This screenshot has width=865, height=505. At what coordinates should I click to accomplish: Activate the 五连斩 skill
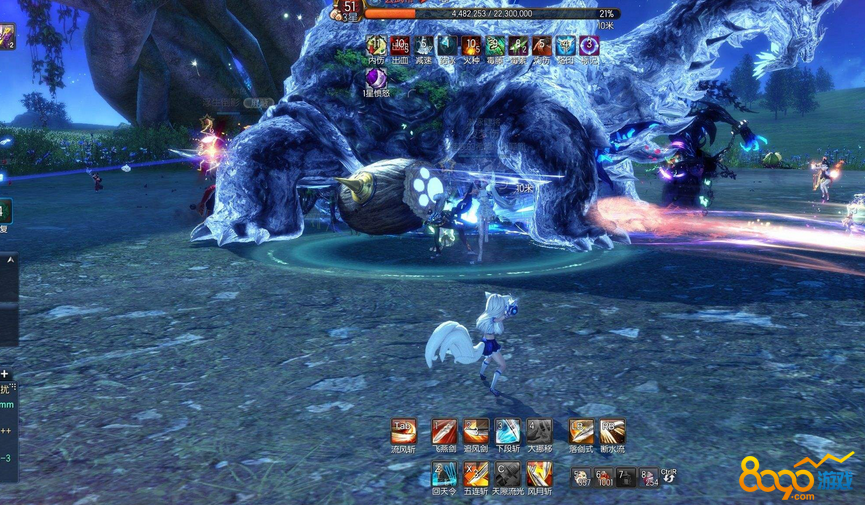476,473
